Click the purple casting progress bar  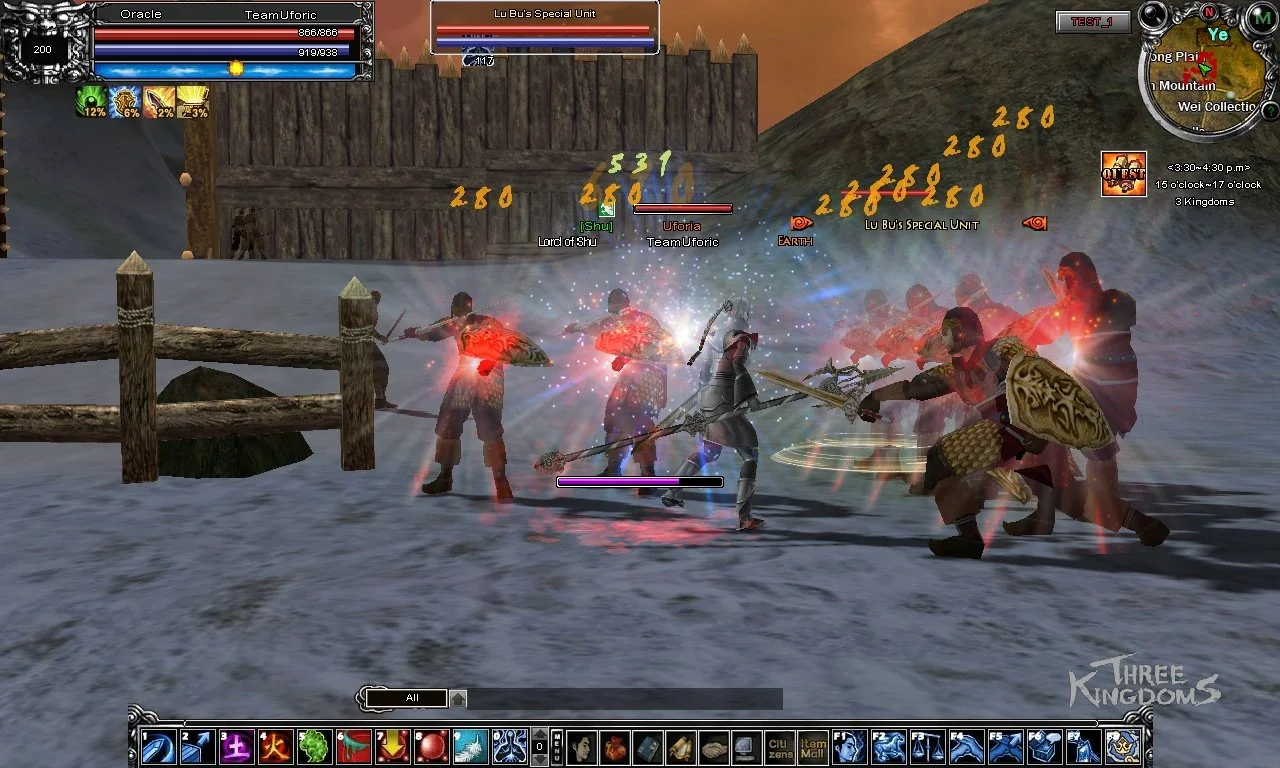639,481
